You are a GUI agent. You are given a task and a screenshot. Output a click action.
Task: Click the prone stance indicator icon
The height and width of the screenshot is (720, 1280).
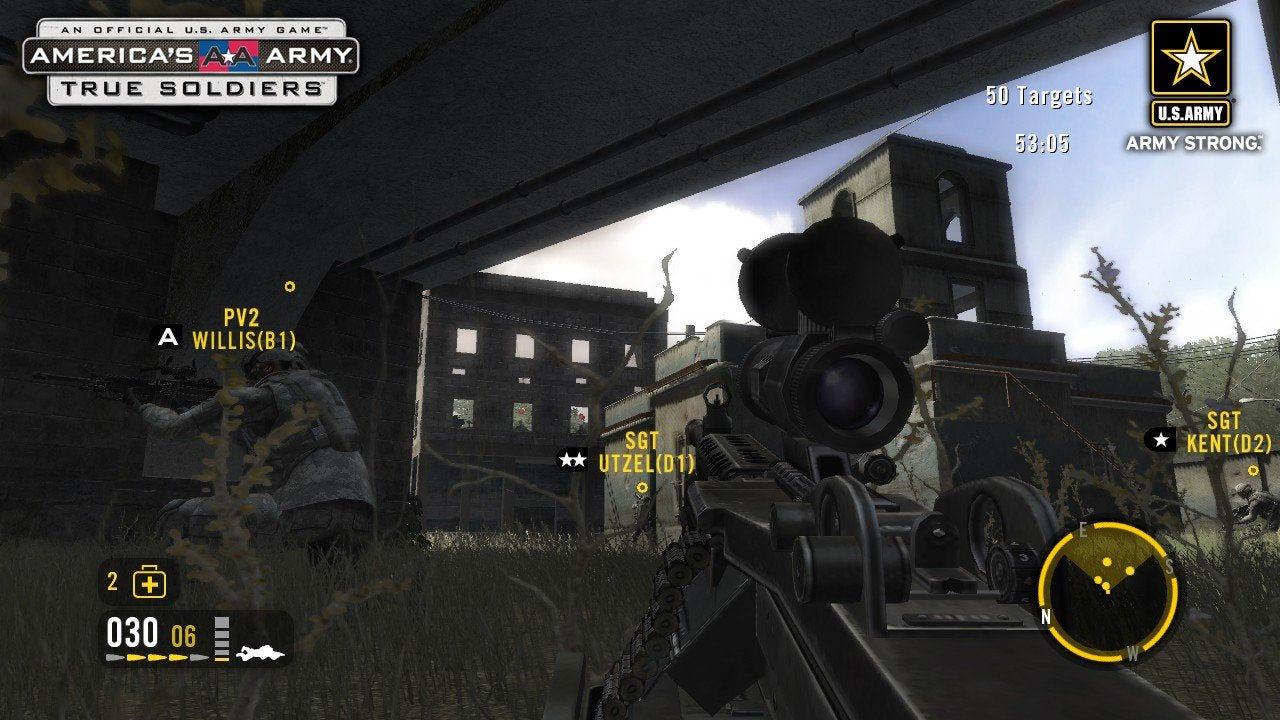(261, 653)
